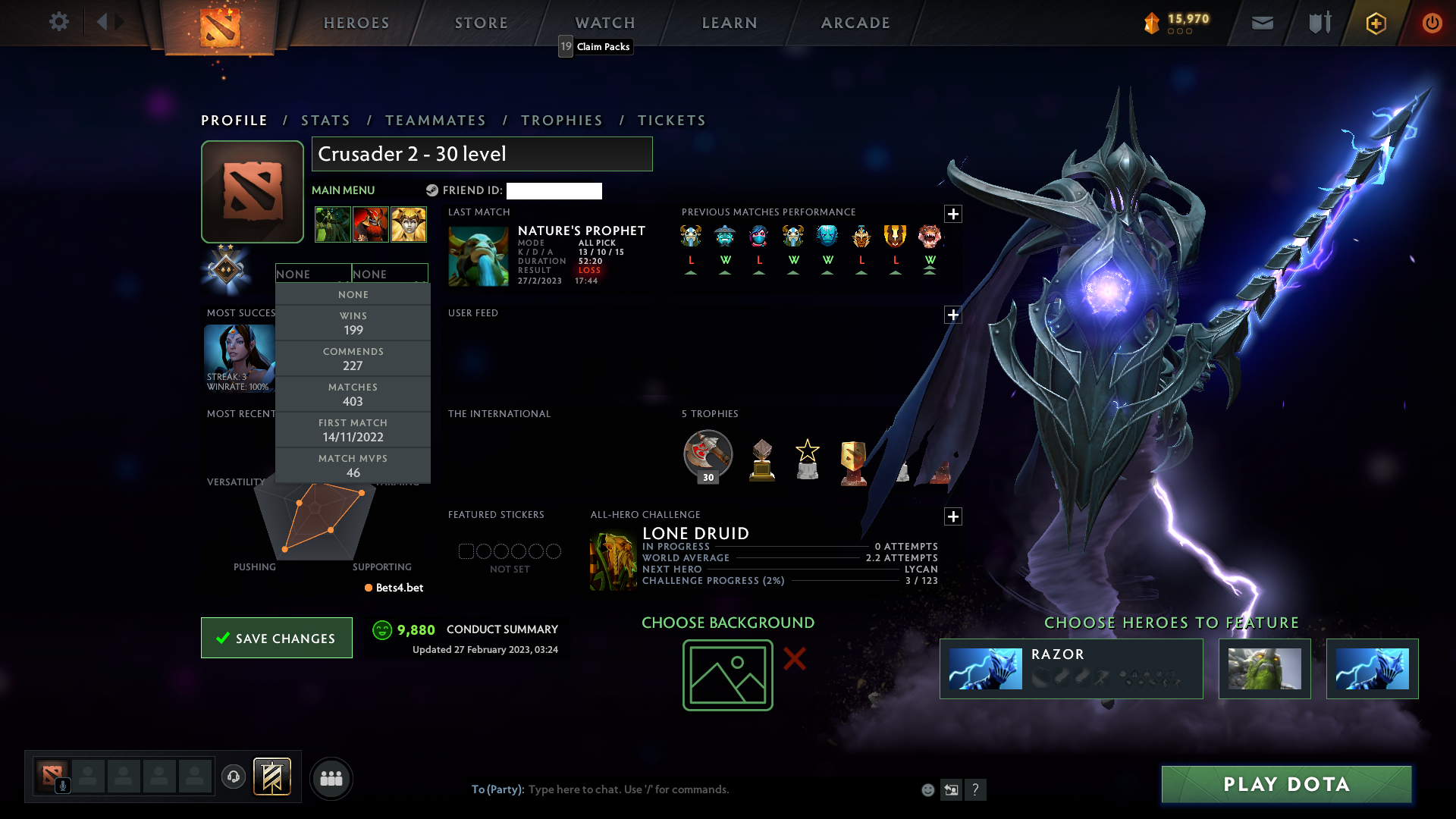The image size is (1456, 819).
Task: Expand Previous Matches Performance with the plus
Action: pyautogui.click(x=953, y=215)
